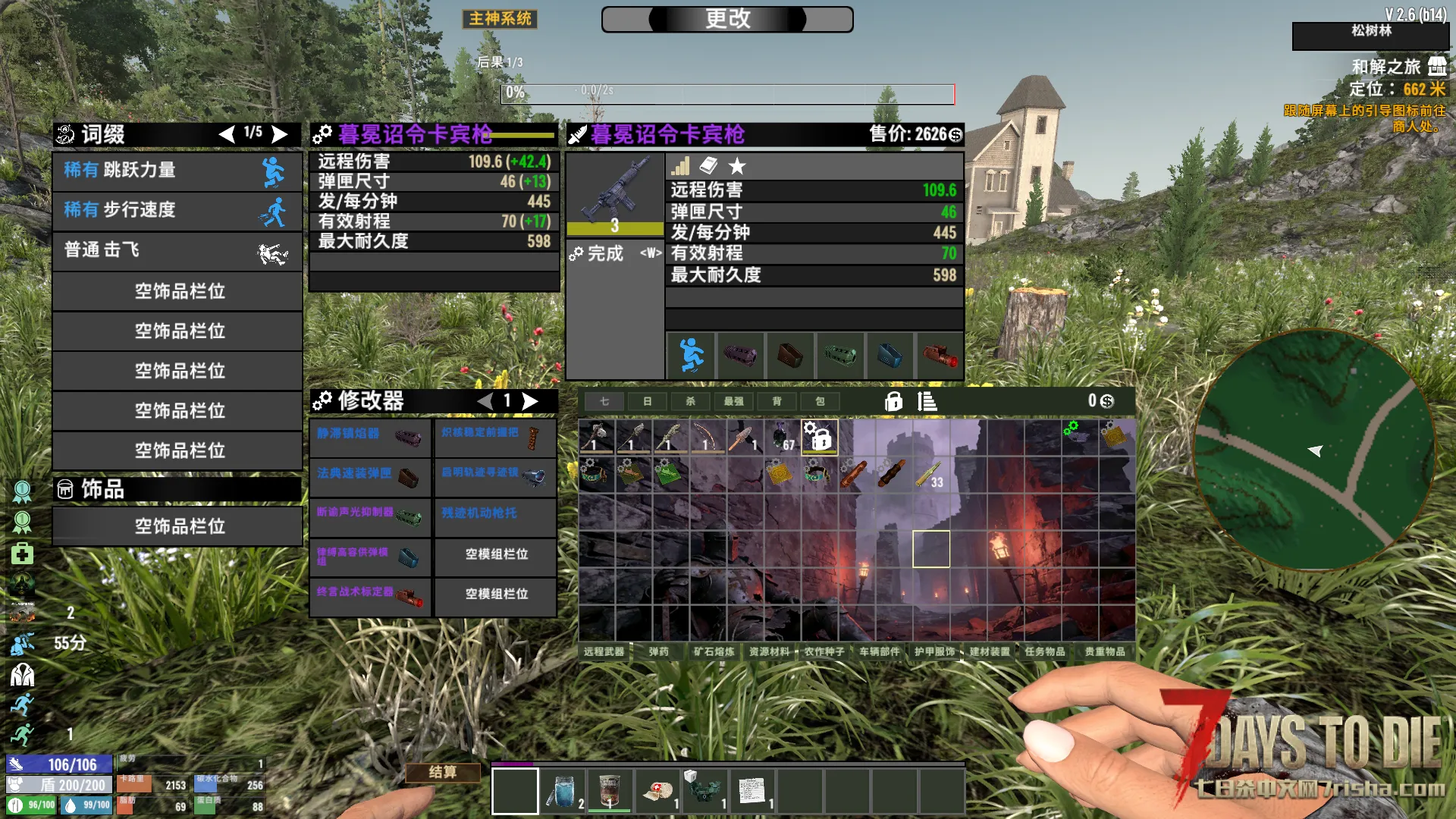Viewport: 1456px width, 819px height.
Task: Go to next 词缀 page arrow
Action: [x=281, y=134]
